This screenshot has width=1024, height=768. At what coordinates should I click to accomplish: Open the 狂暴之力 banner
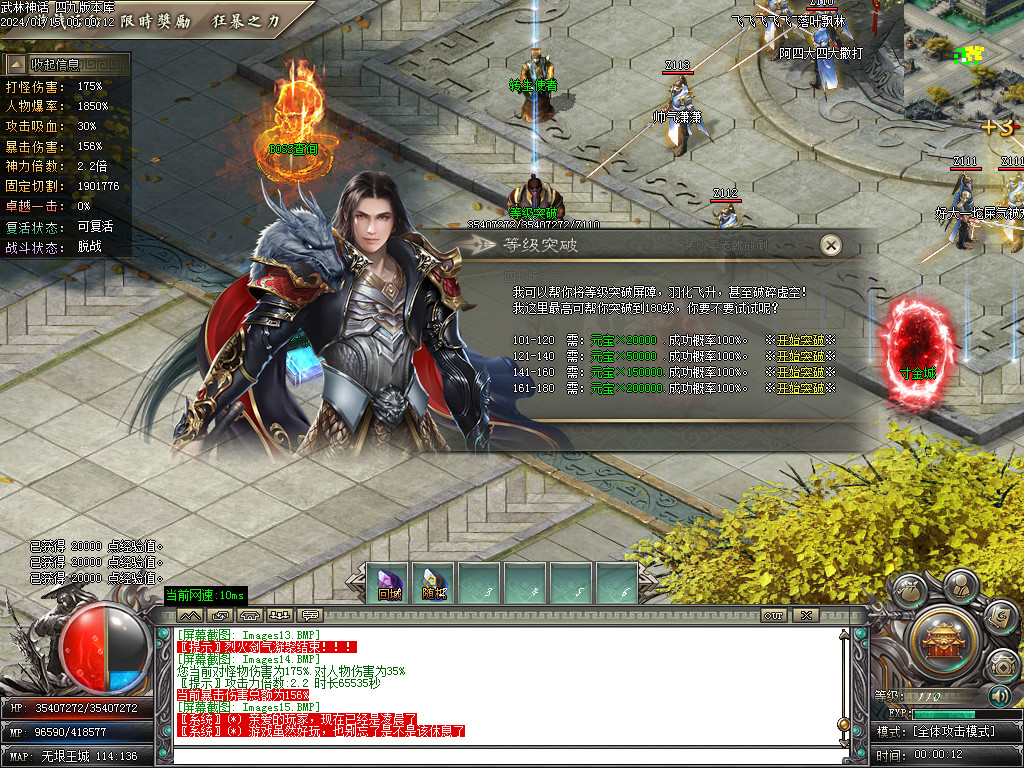tap(246, 20)
